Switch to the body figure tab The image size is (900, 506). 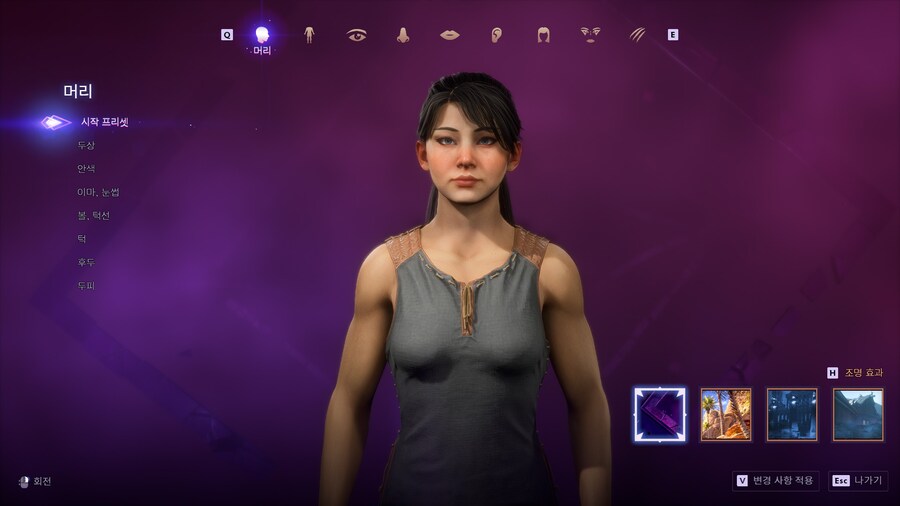click(309, 35)
